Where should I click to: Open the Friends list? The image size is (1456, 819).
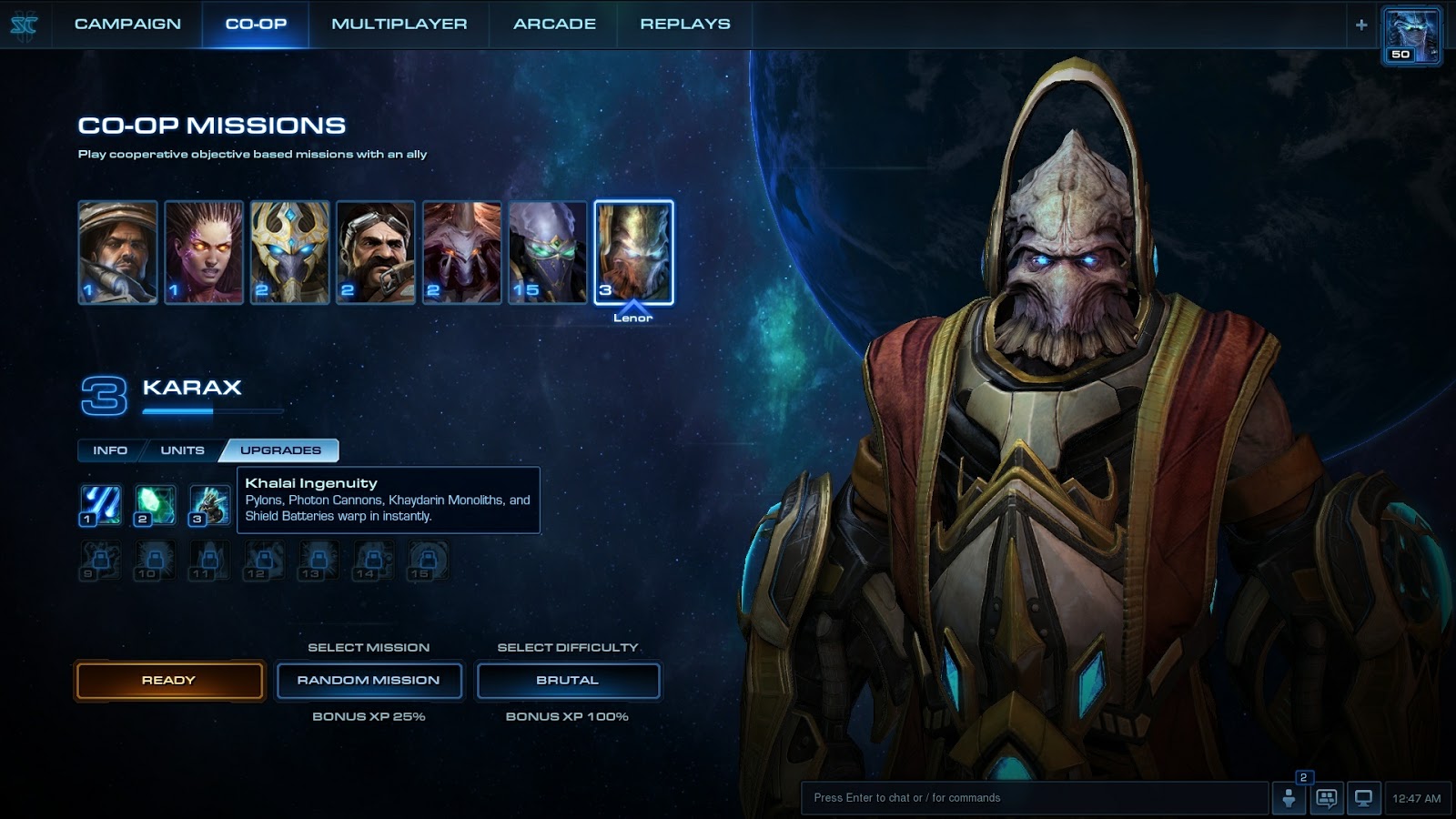click(1289, 797)
